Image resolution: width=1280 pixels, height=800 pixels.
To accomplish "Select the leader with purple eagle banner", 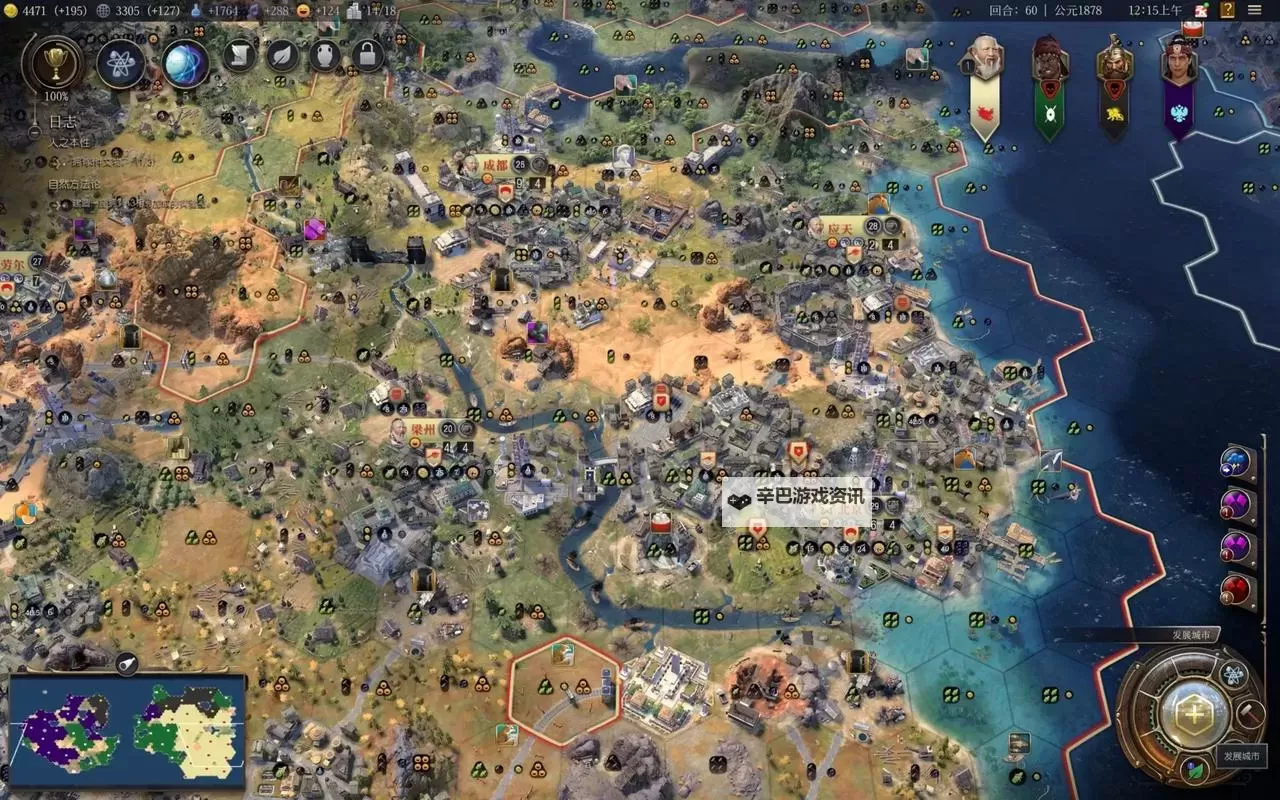I will 1179,62.
